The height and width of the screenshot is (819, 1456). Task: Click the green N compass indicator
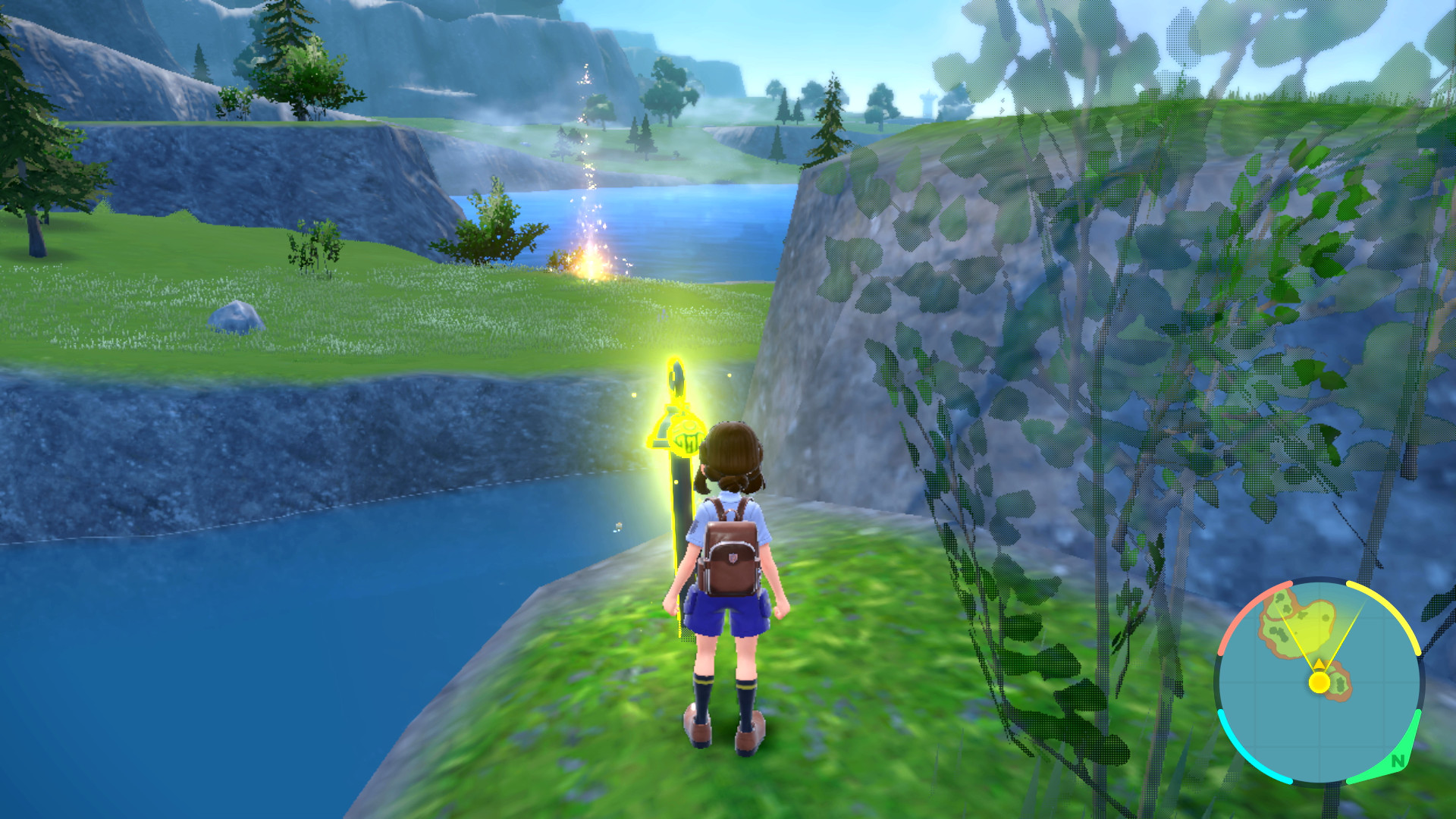tap(1398, 761)
